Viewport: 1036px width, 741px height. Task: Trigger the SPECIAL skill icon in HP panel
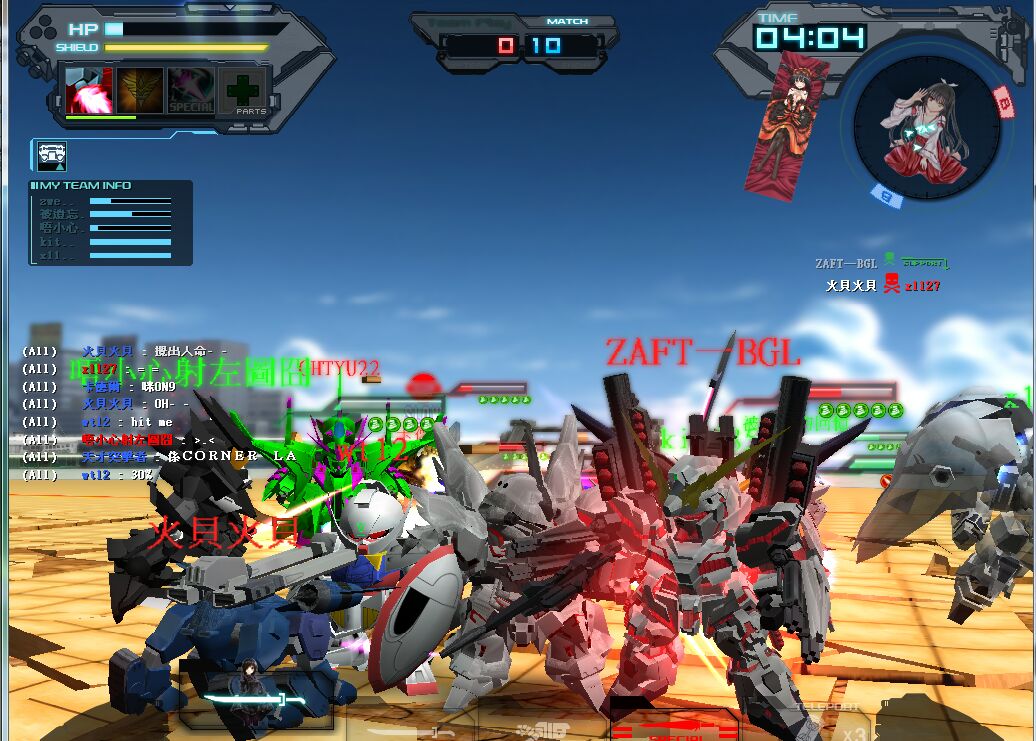click(191, 91)
